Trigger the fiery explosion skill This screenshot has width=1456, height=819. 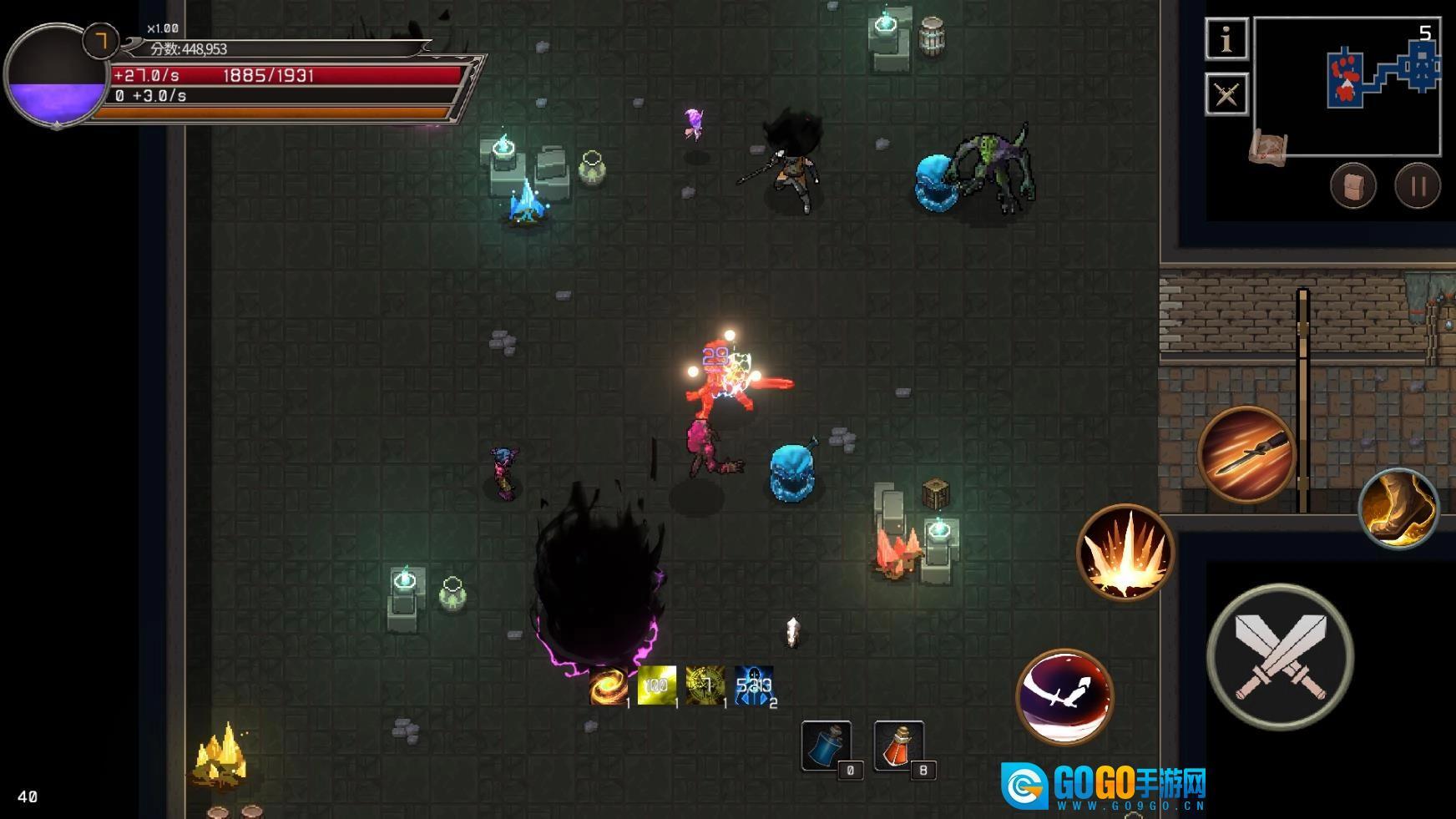[1125, 553]
